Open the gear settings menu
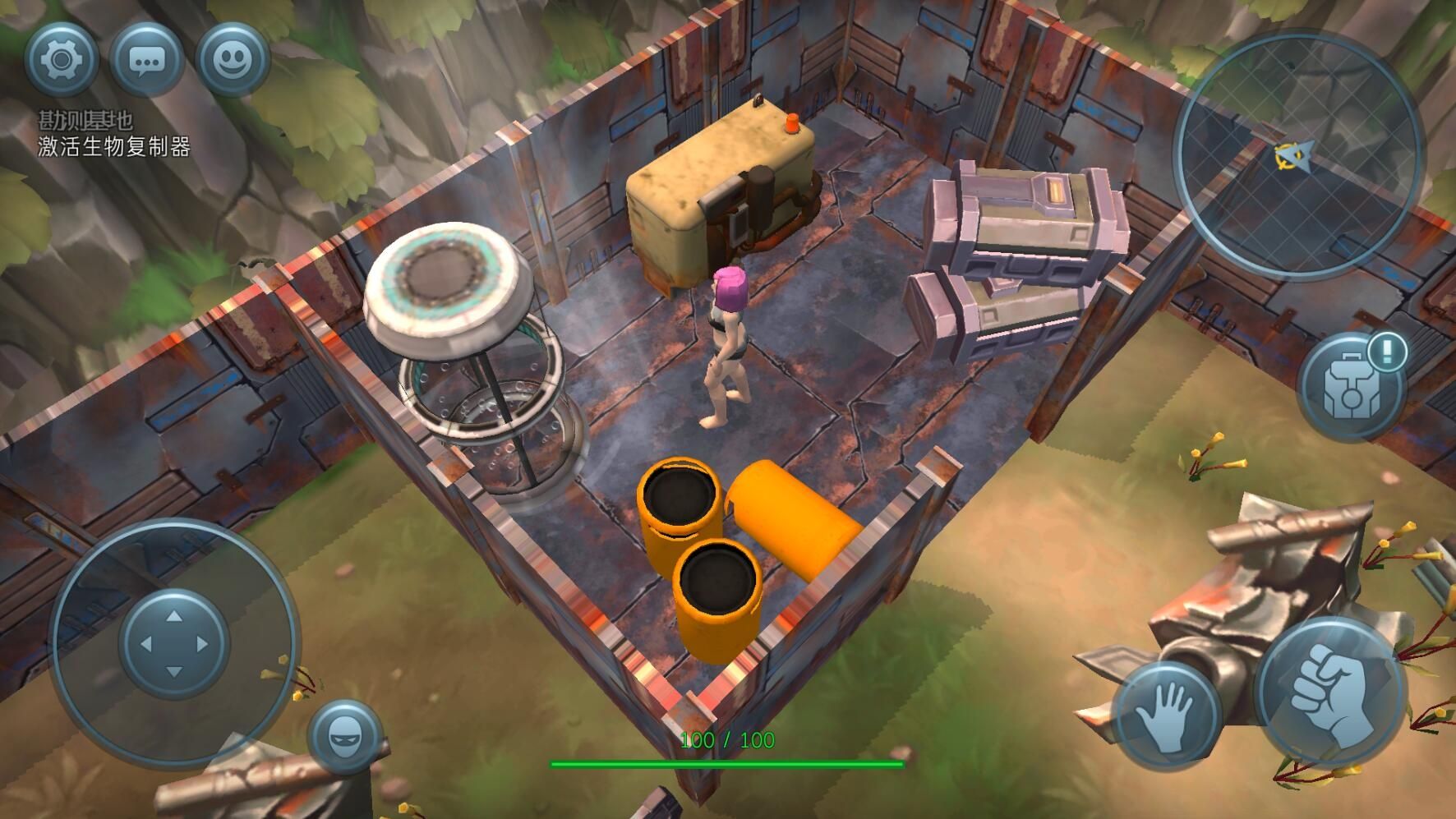 coord(62,59)
